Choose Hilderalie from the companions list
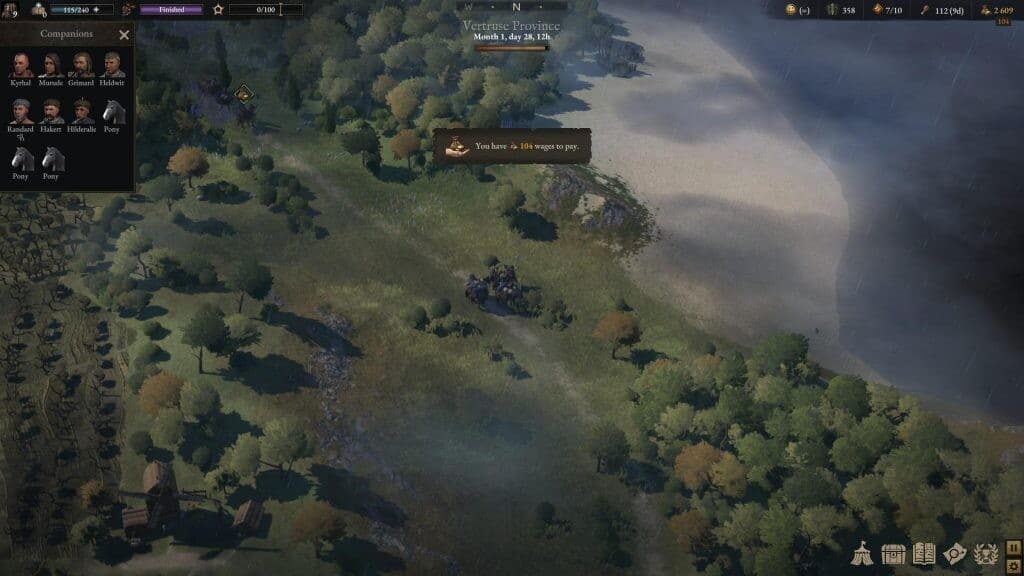The height and width of the screenshot is (576, 1024). click(81, 111)
